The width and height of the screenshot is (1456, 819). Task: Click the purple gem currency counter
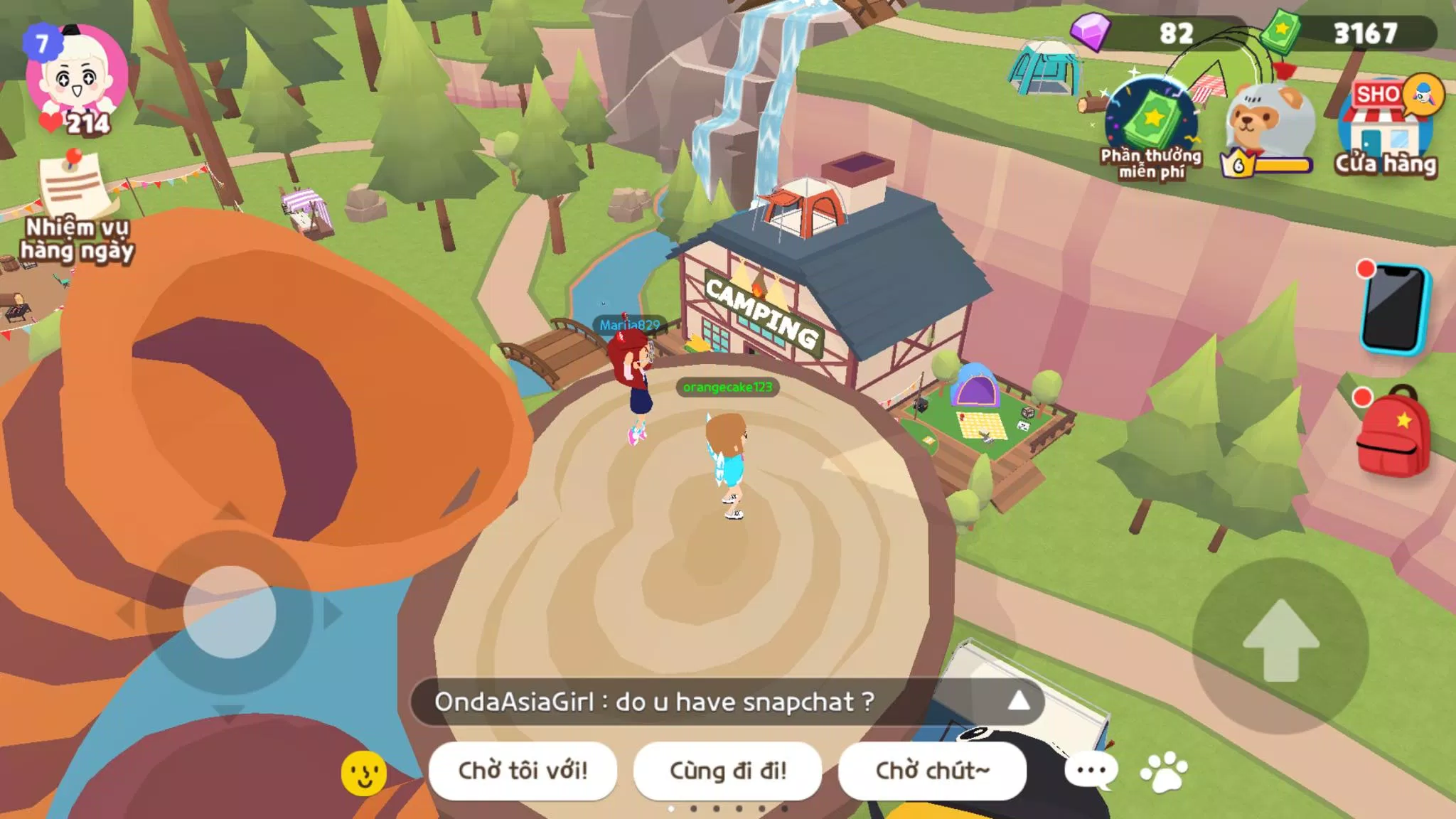tap(1159, 33)
